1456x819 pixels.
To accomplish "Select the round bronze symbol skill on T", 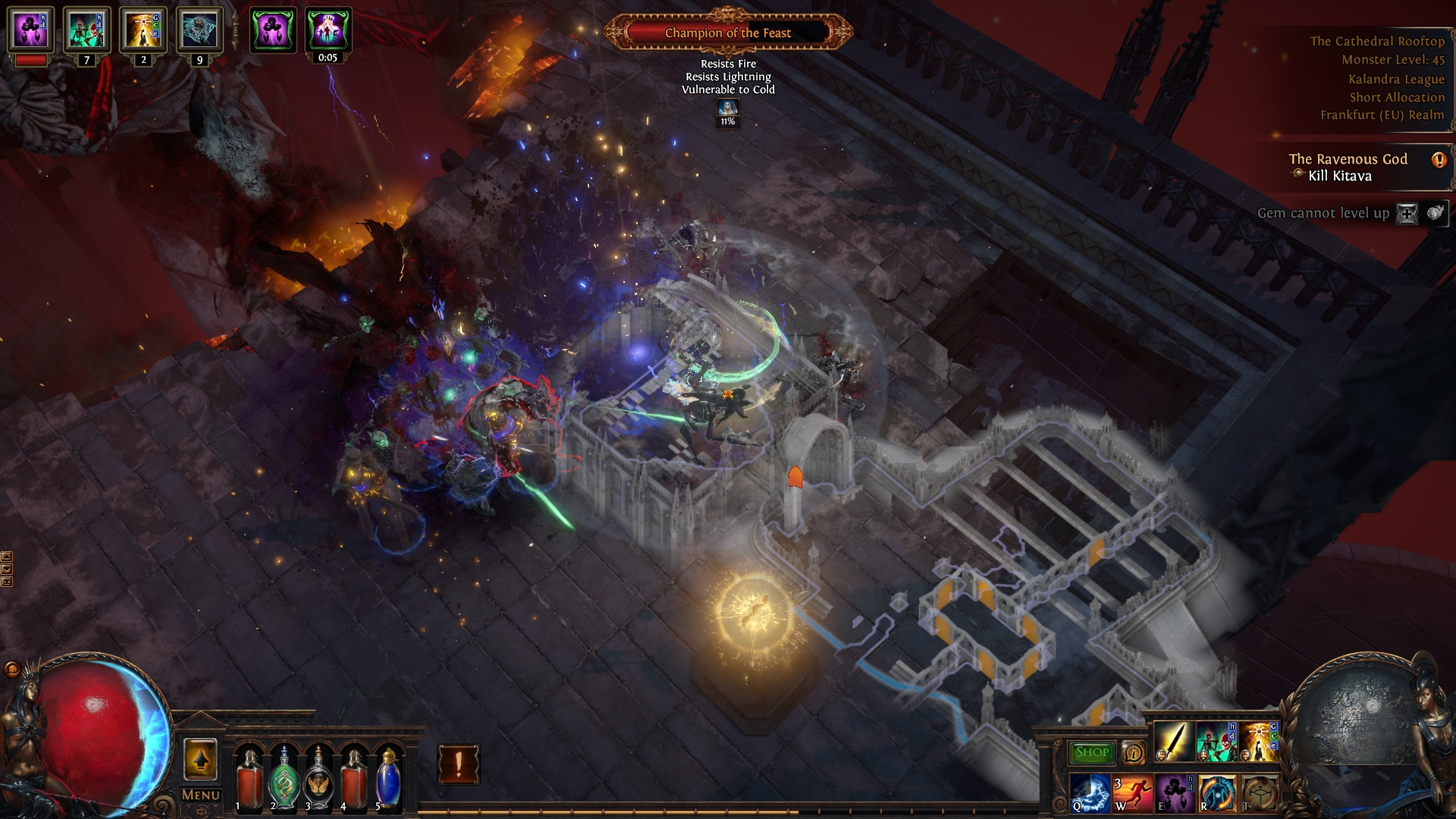I will tap(1259, 792).
